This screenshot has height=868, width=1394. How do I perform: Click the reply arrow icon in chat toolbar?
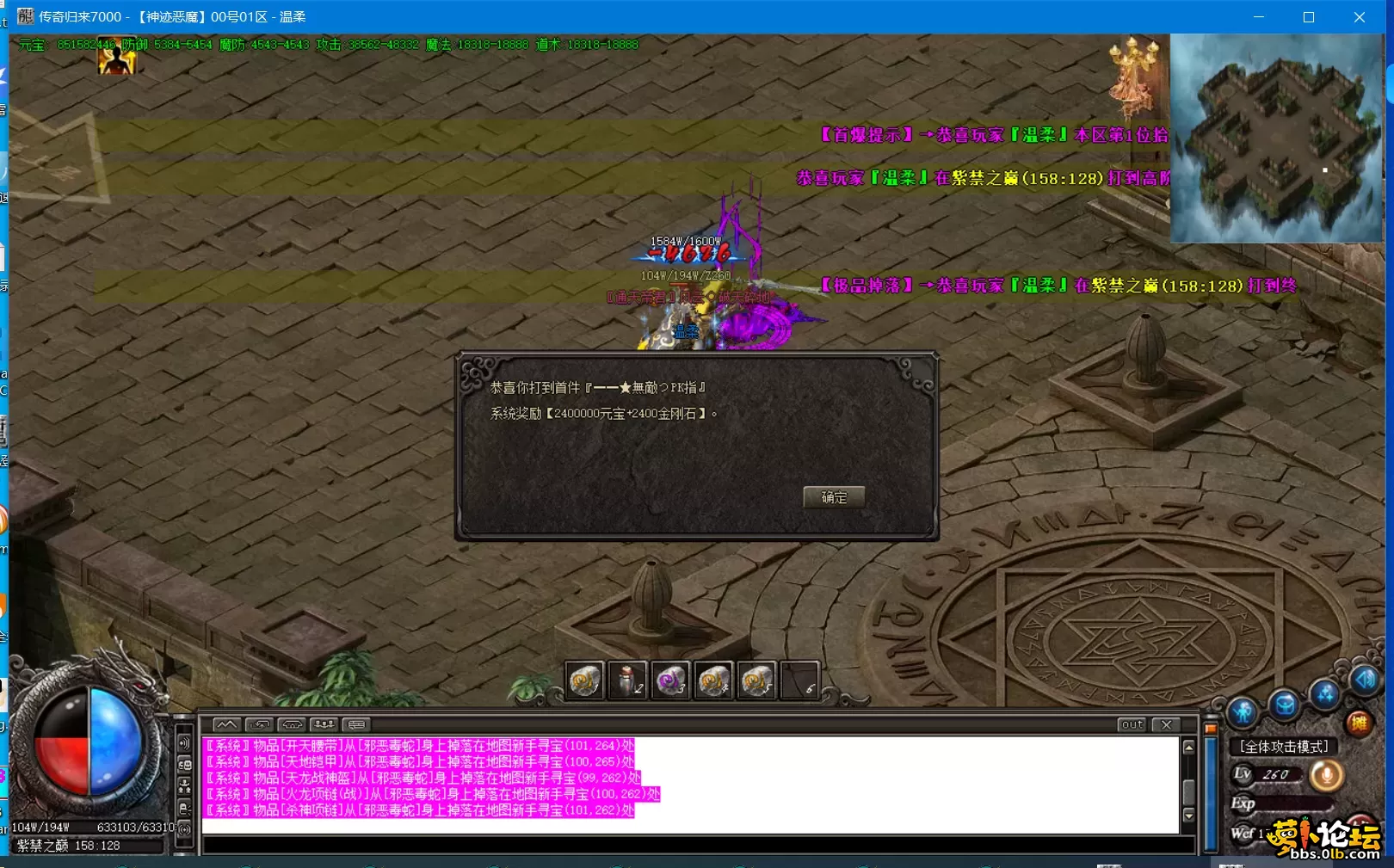tap(260, 724)
